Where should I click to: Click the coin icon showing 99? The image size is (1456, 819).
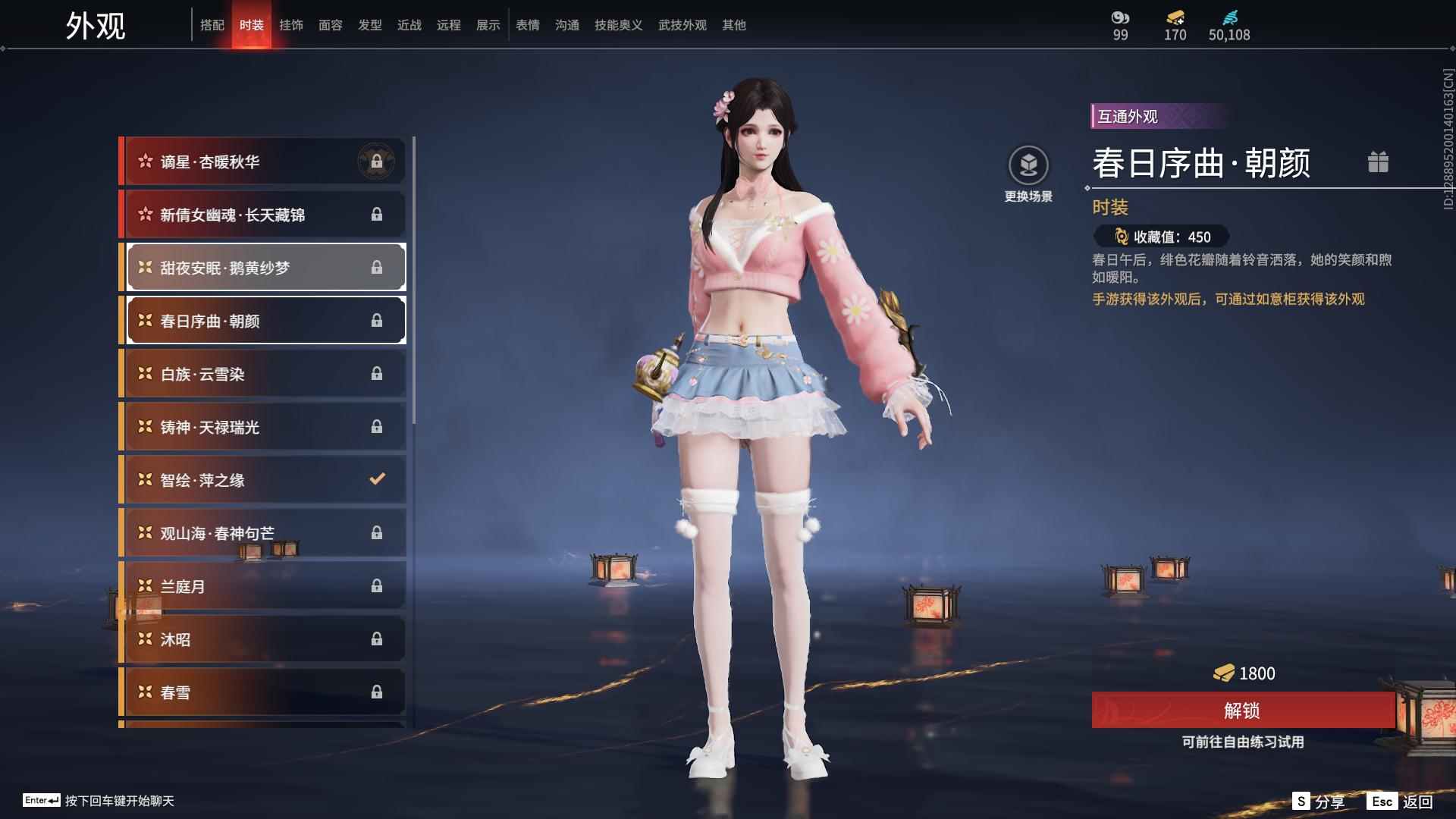(x=1119, y=17)
